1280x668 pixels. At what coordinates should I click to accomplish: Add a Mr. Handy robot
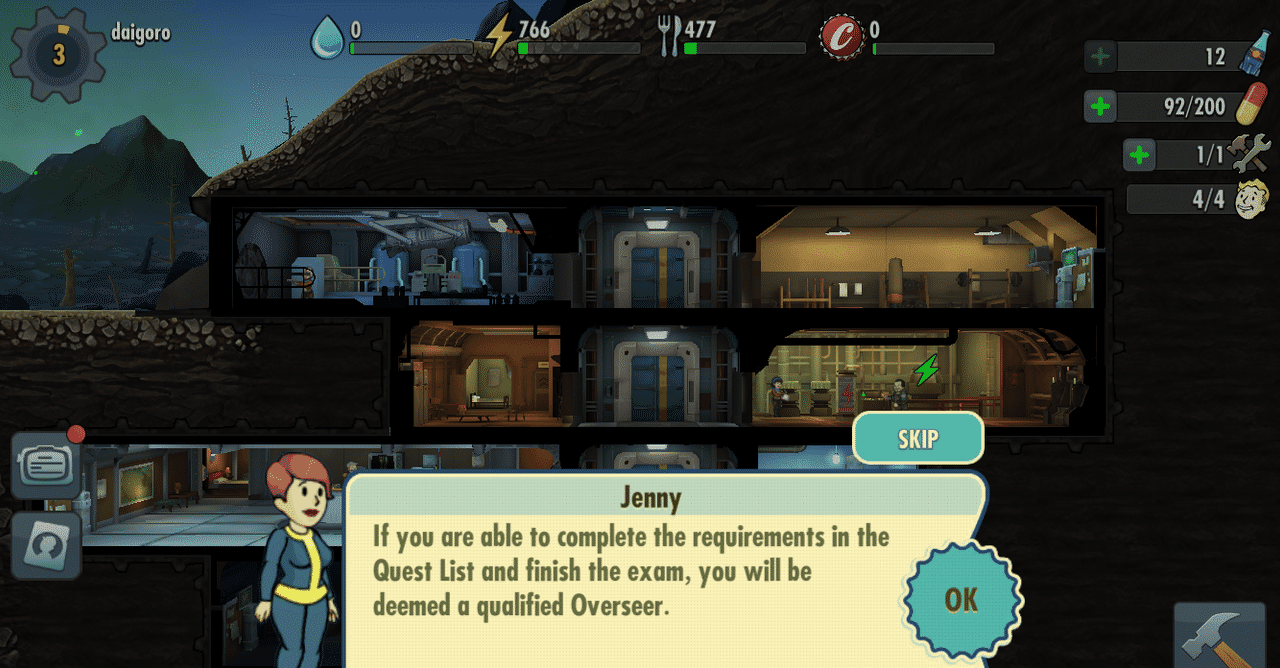pos(1139,155)
